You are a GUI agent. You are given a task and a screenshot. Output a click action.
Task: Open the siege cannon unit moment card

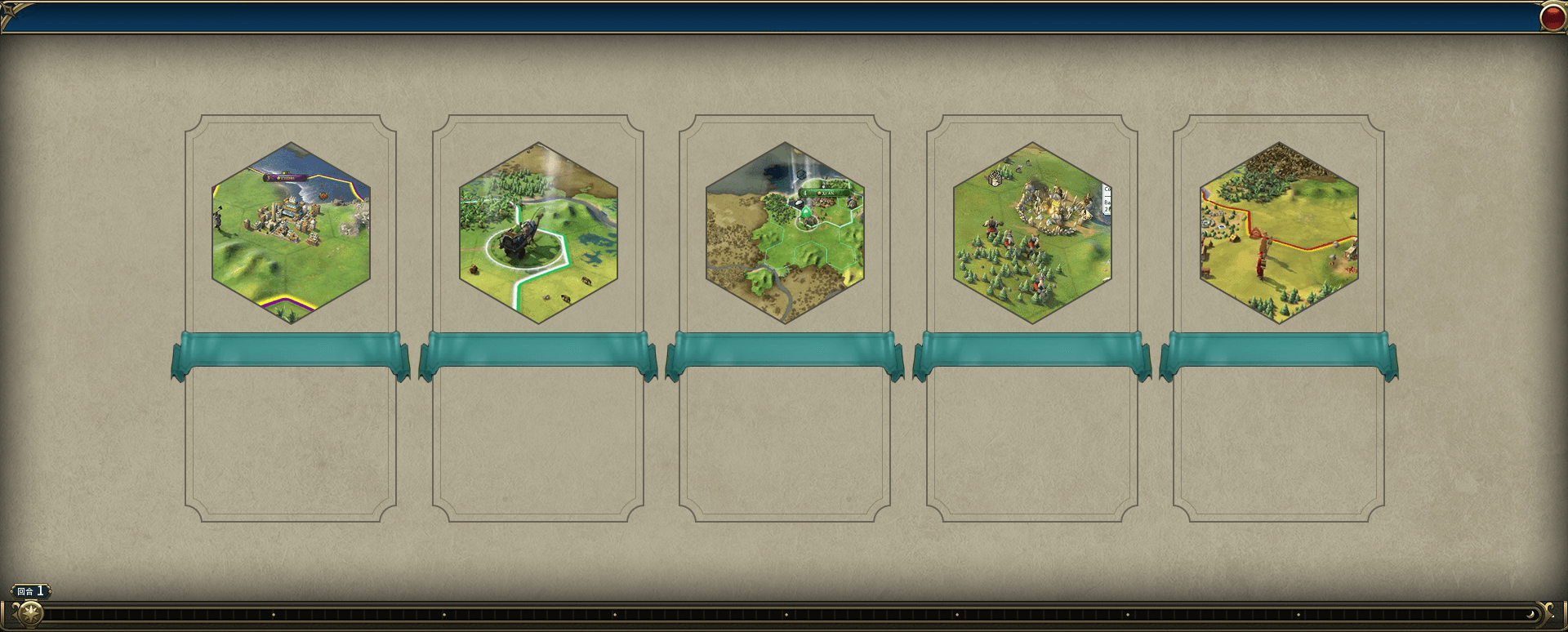[x=538, y=233]
